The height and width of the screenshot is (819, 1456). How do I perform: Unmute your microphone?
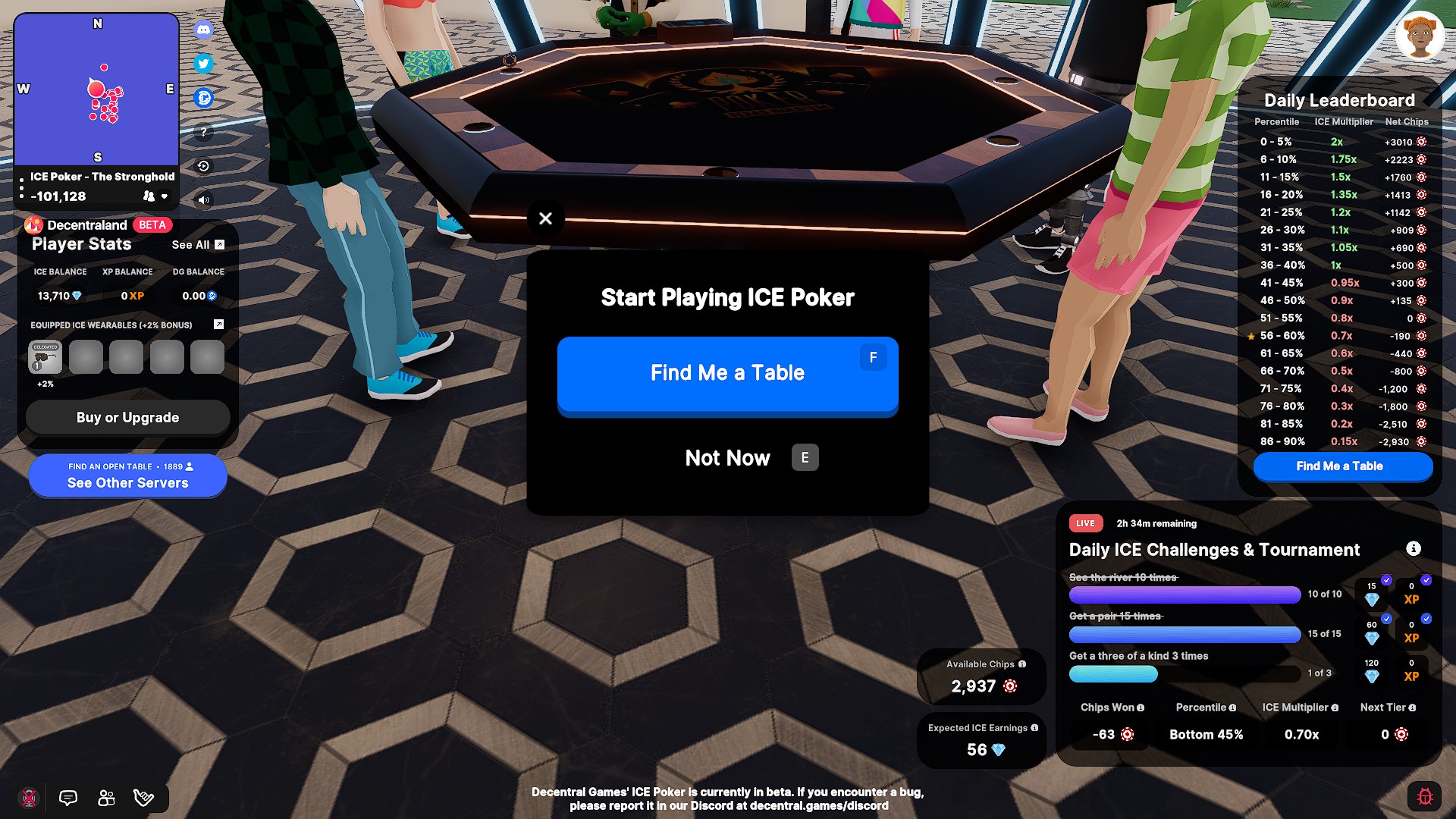(29, 797)
